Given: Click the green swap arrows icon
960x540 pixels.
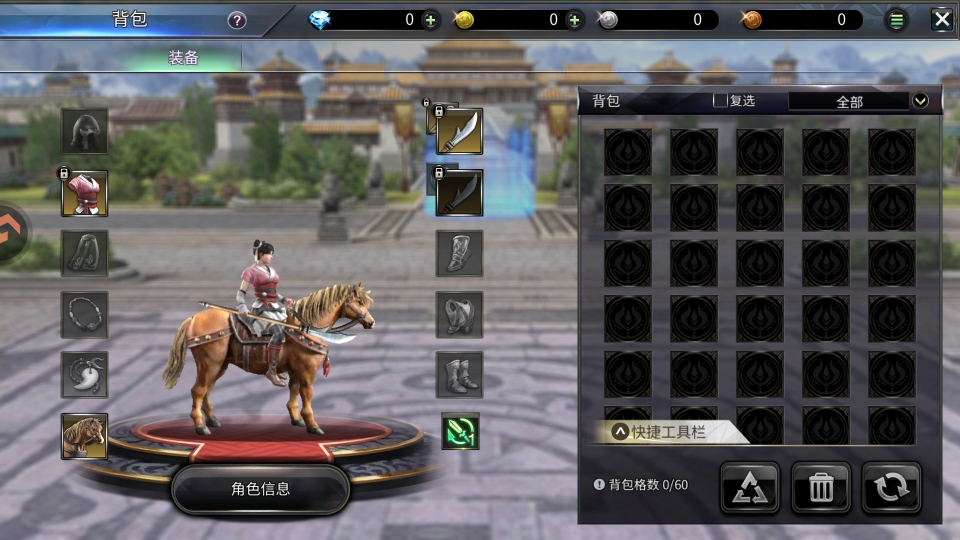Looking at the screenshot, I should tap(460, 432).
